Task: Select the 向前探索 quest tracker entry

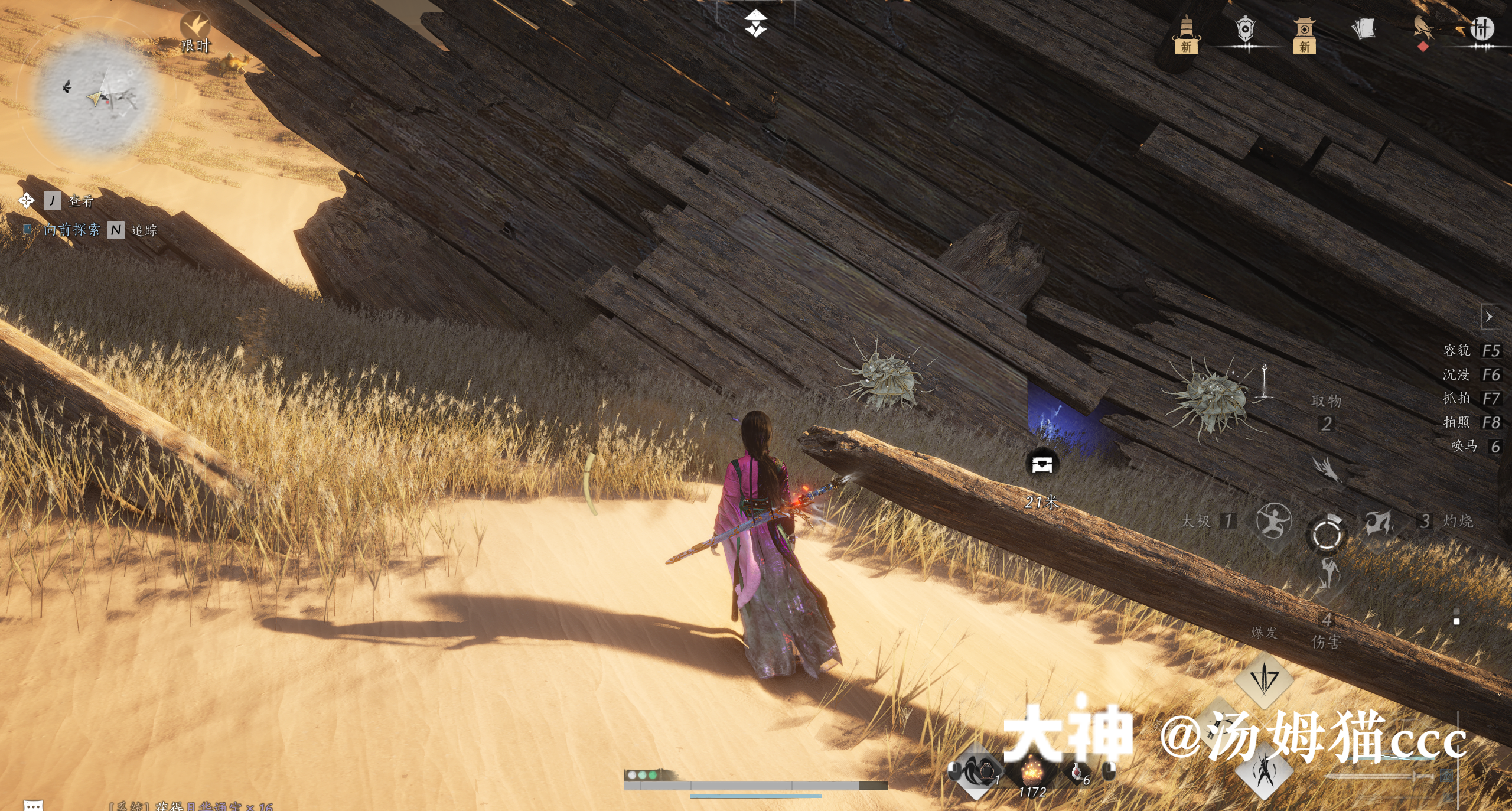Action: tap(71, 229)
